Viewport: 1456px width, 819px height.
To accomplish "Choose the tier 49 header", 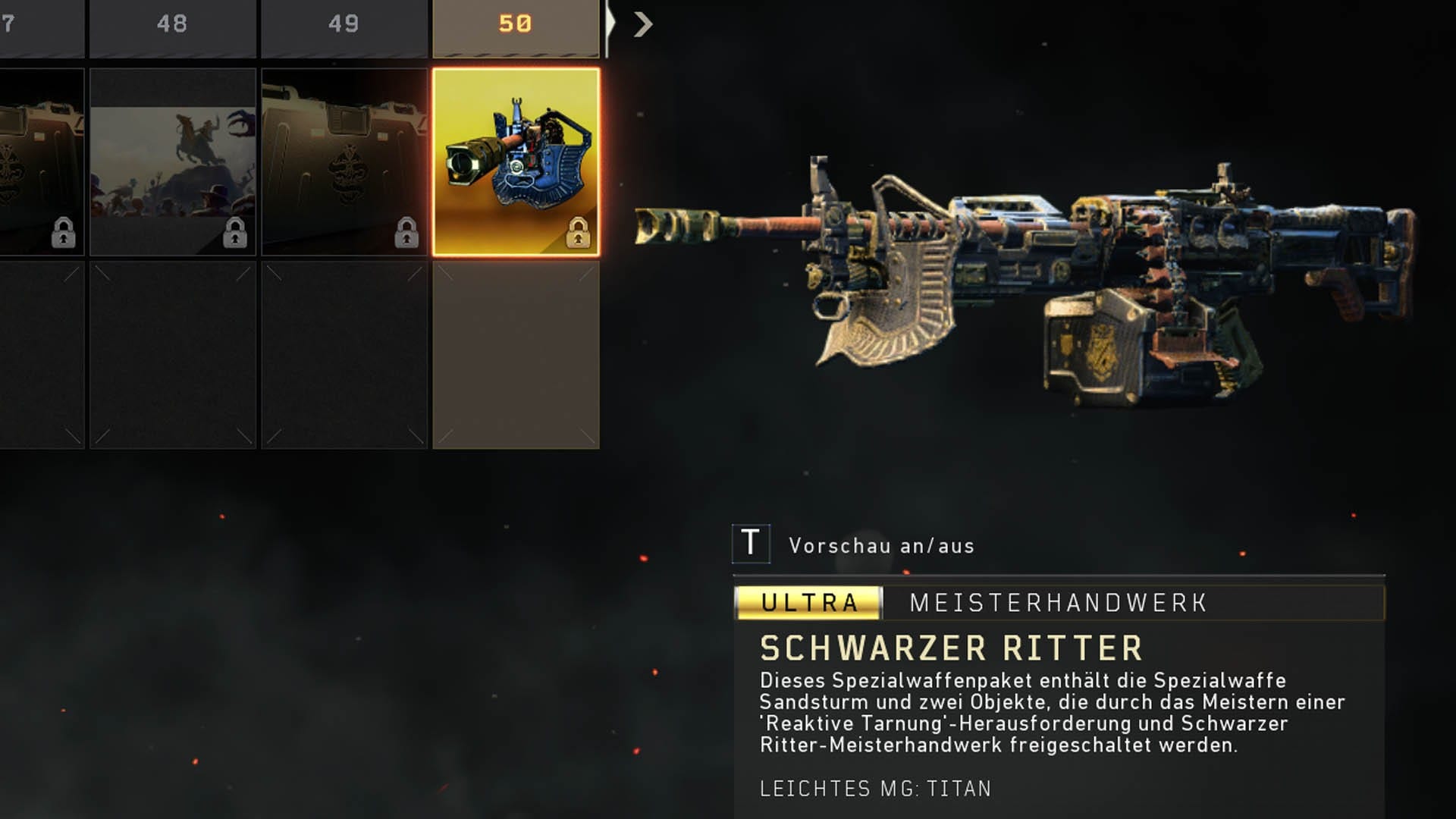I will (x=344, y=25).
